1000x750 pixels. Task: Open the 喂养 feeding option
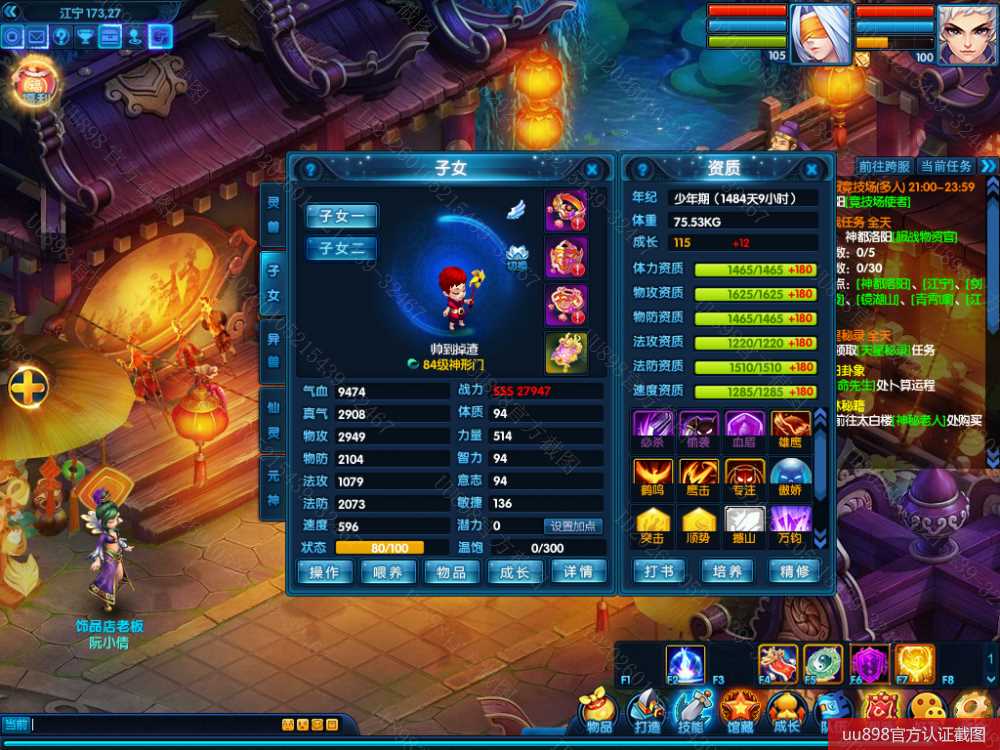click(x=388, y=572)
